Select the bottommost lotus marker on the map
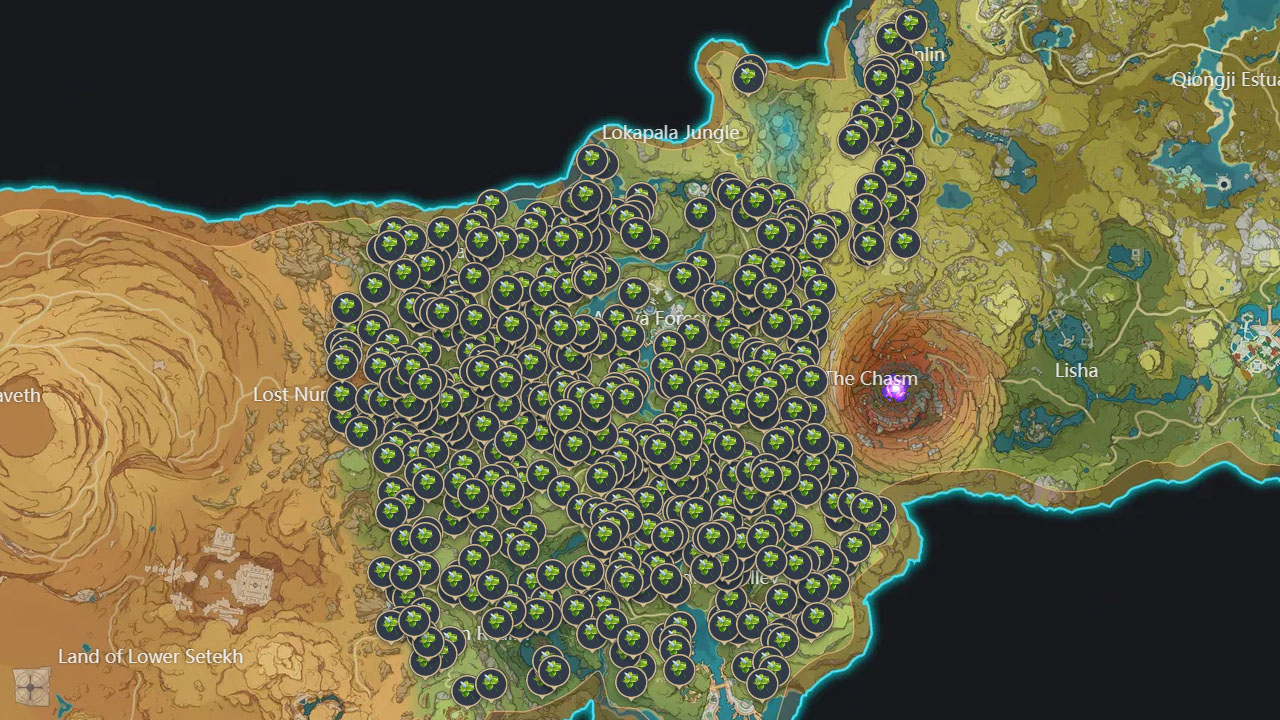Viewport: 1280px width, 720px height. (x=468, y=692)
